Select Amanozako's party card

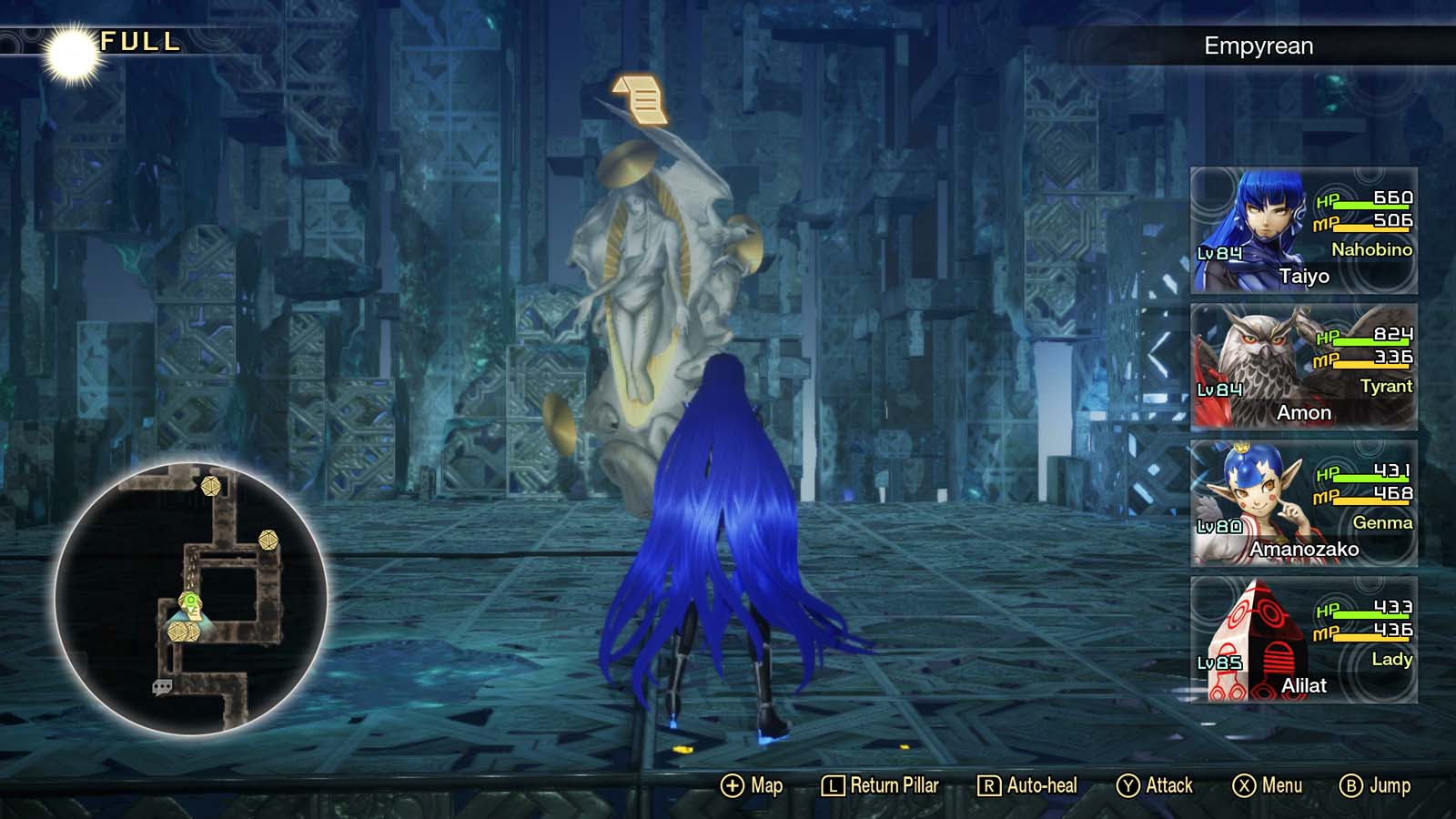tap(1301, 505)
